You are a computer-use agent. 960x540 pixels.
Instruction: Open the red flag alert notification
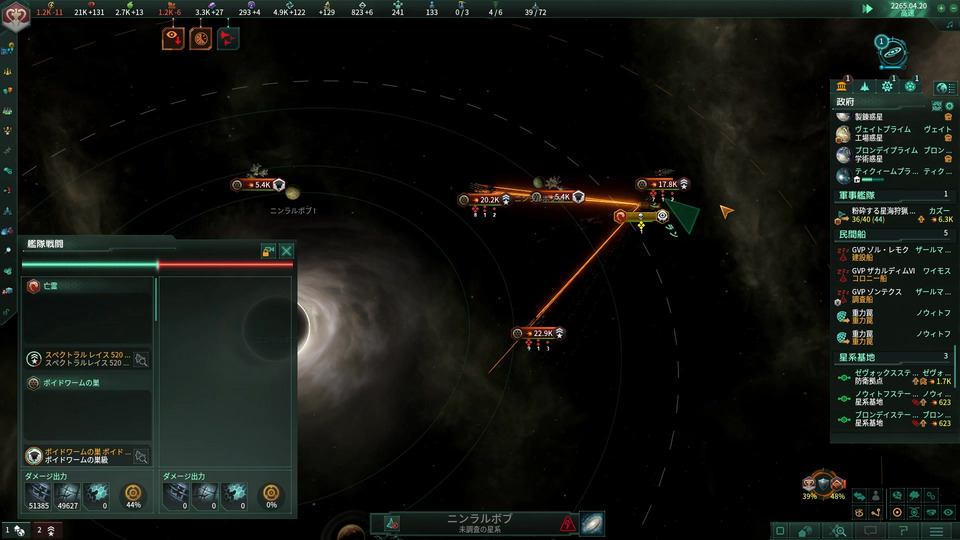[228, 39]
